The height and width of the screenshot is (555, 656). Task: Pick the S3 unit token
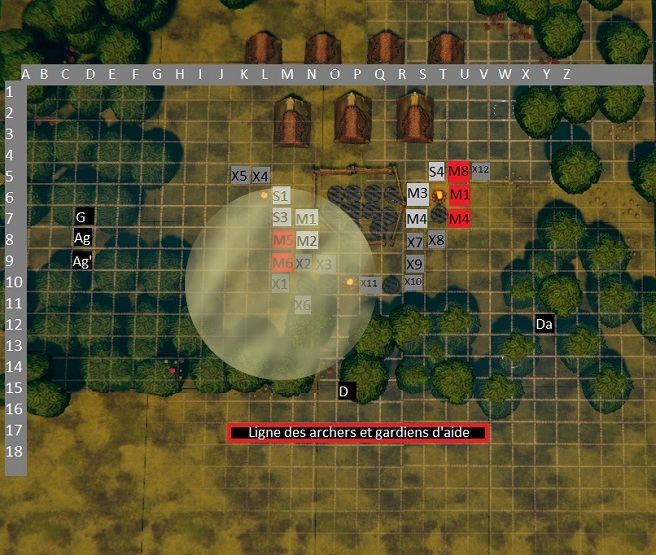pos(281,217)
